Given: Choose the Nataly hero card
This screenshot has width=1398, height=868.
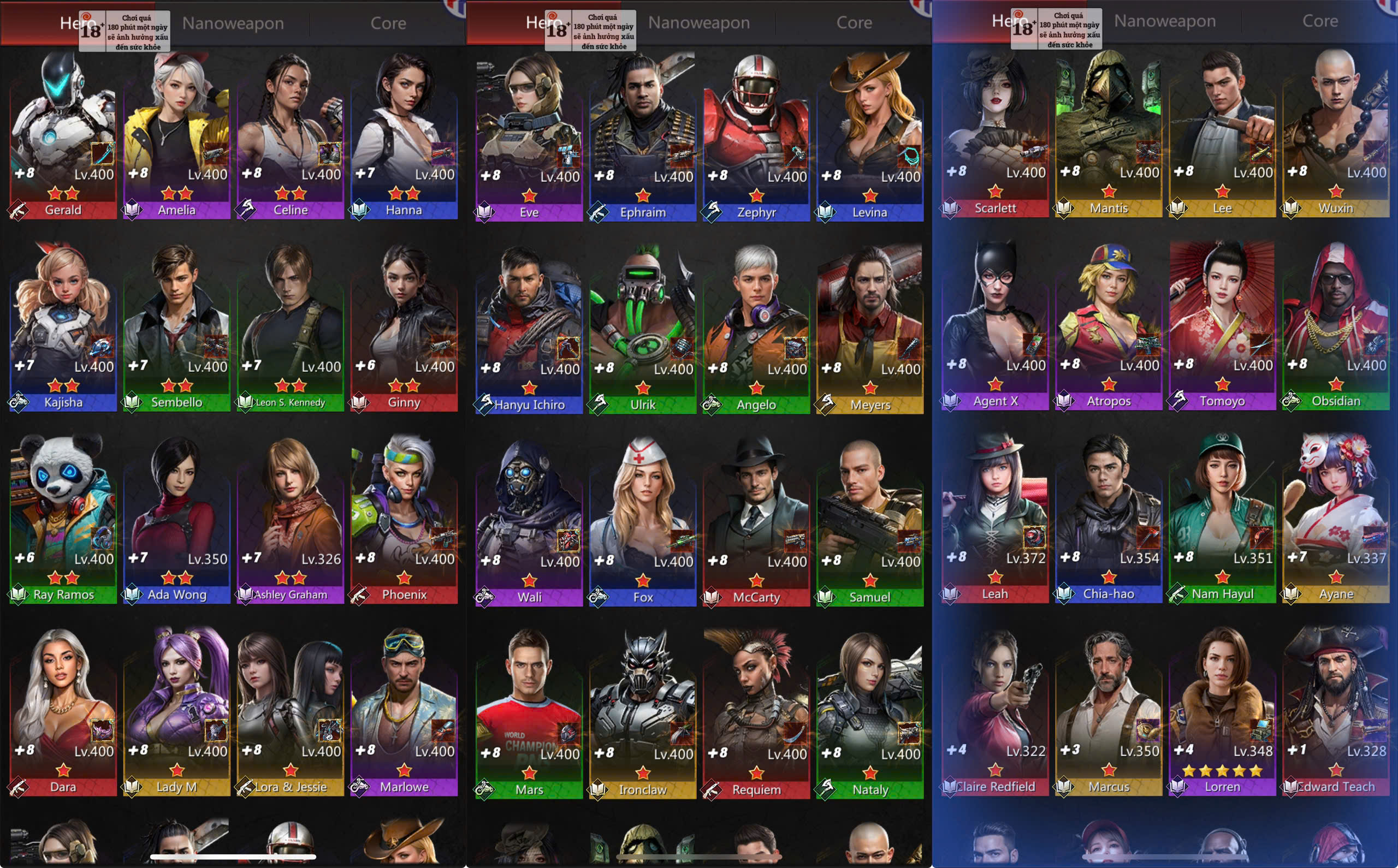Looking at the screenshot, I should (x=870, y=715).
